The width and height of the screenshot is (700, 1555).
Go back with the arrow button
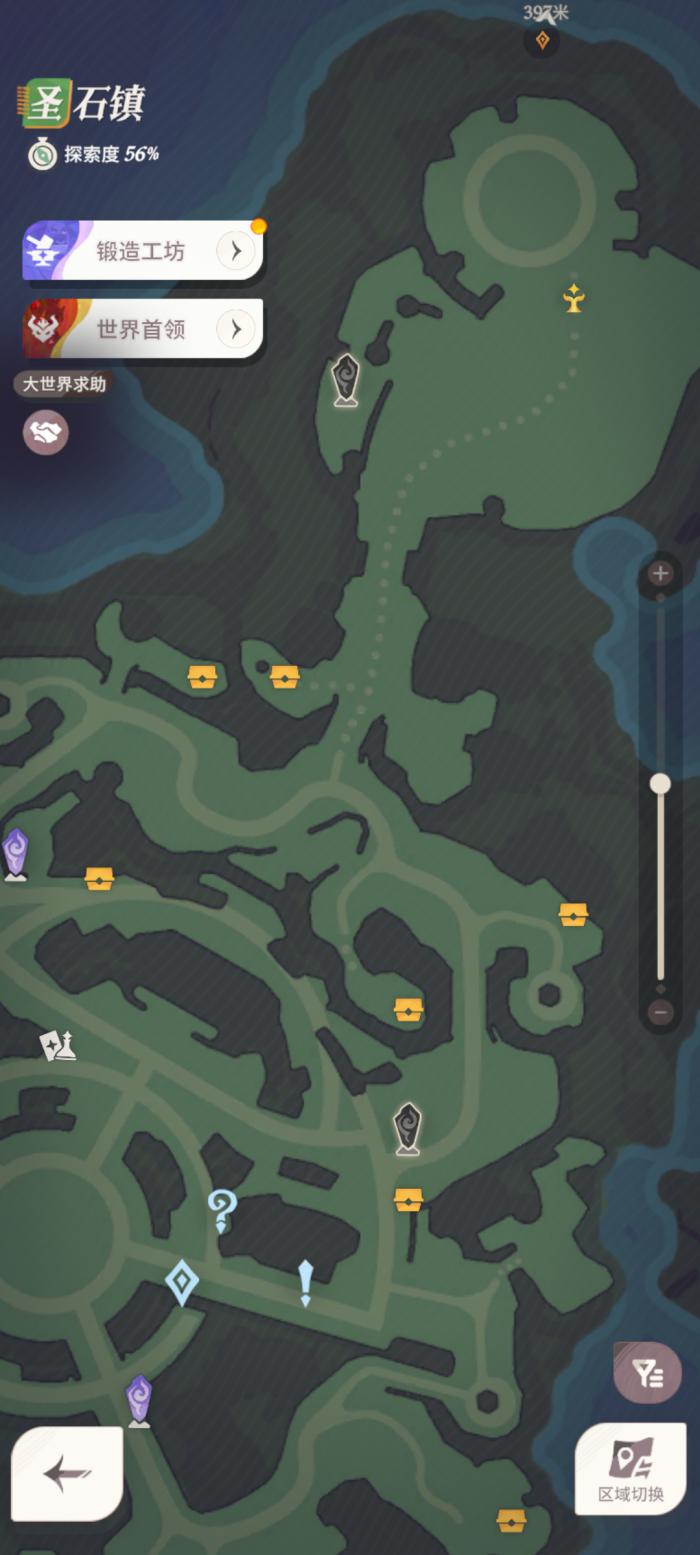[67, 1474]
